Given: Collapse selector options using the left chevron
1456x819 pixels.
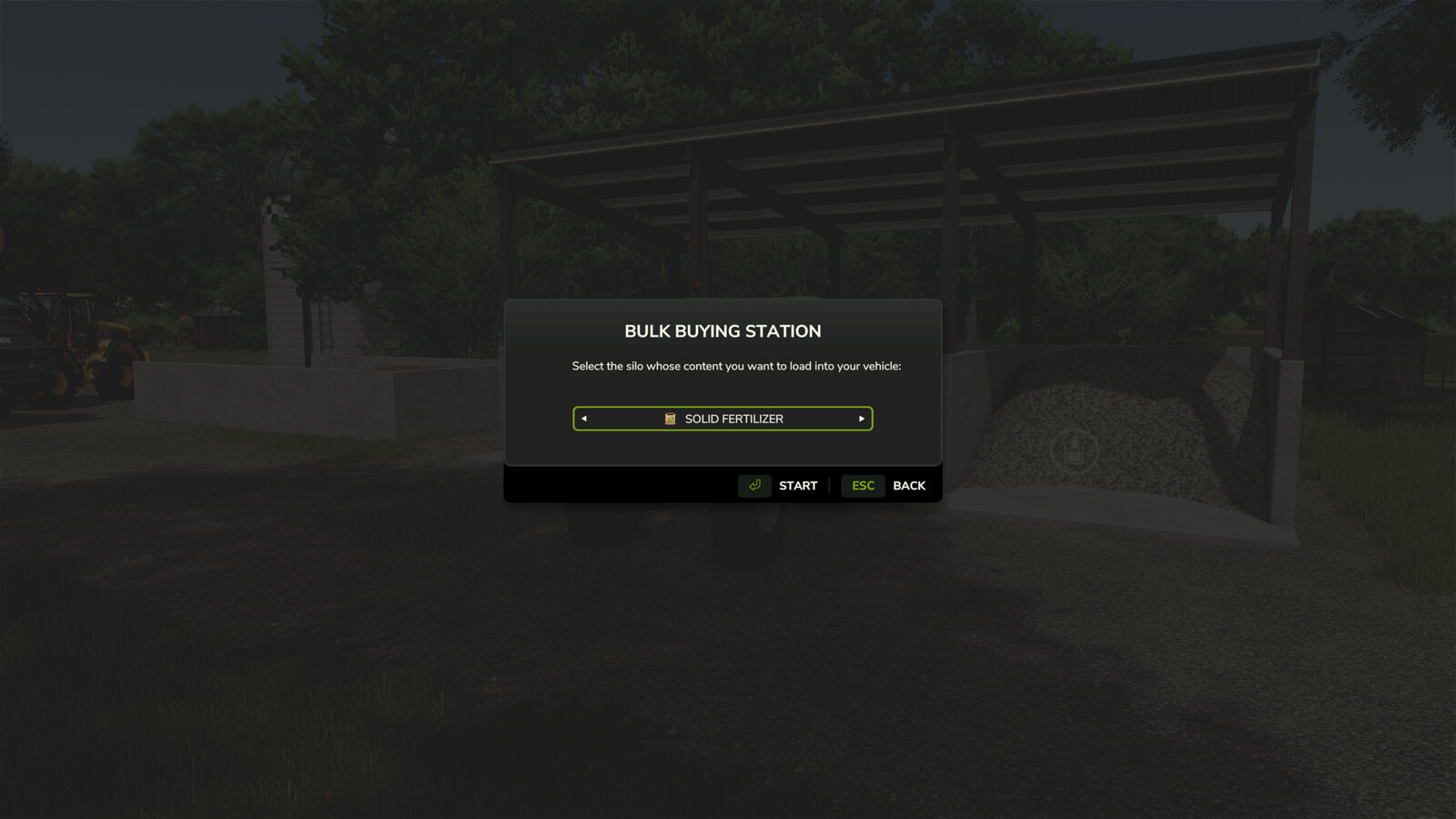Looking at the screenshot, I should click(x=583, y=419).
